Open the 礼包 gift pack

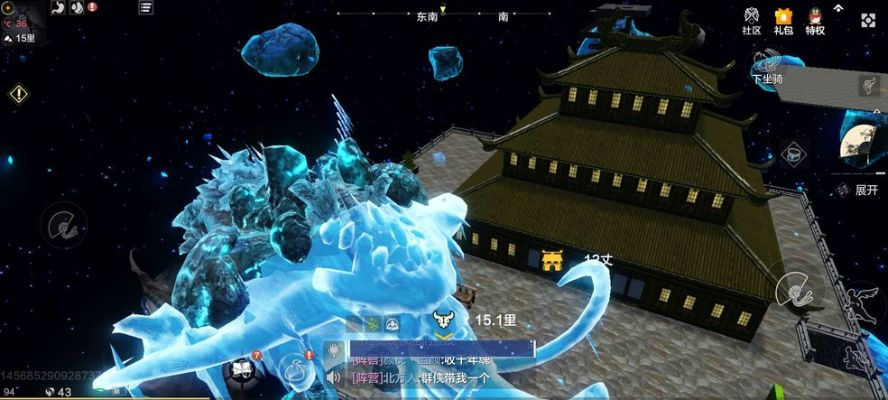783,20
